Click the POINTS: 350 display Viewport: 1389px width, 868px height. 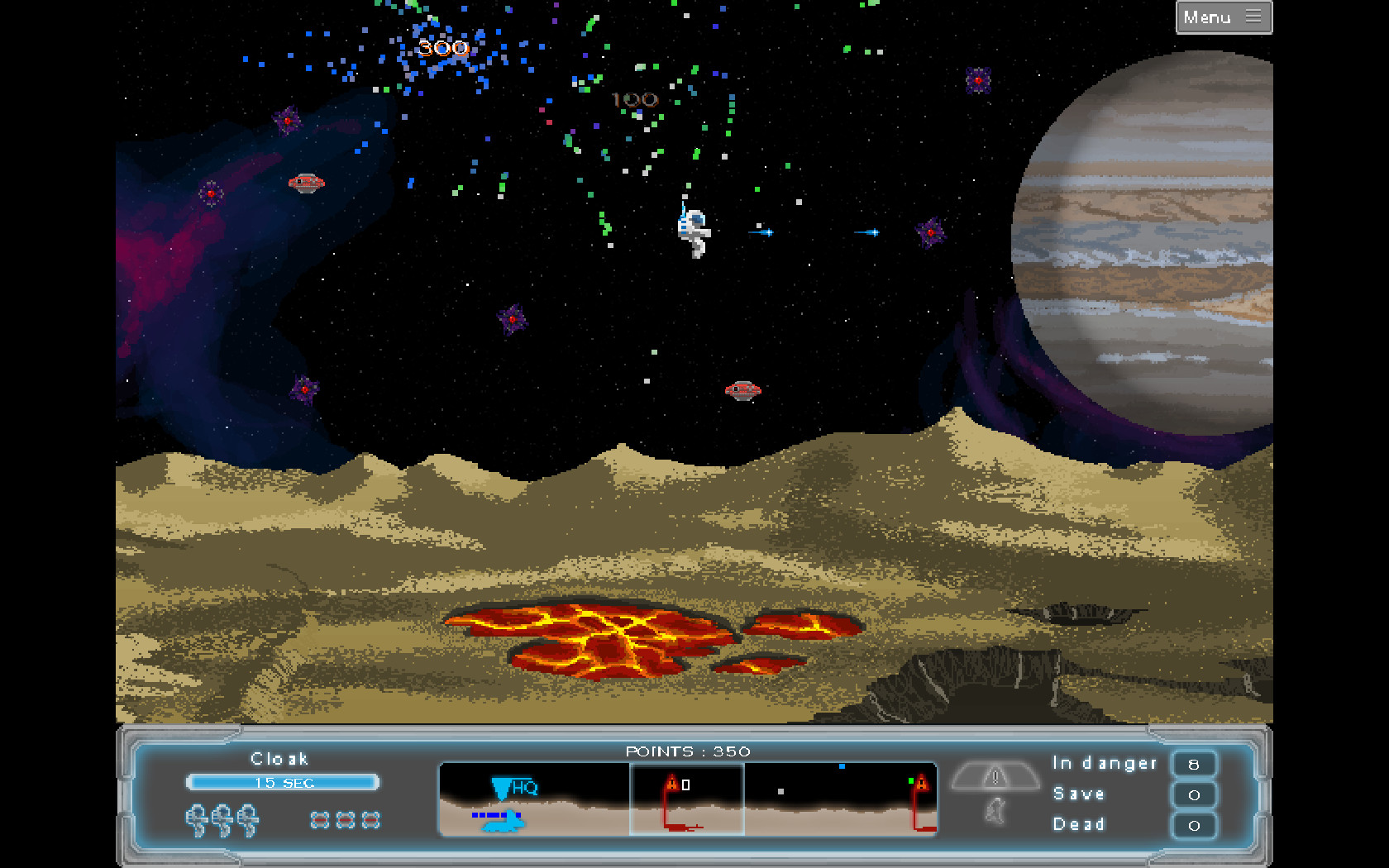(x=687, y=751)
